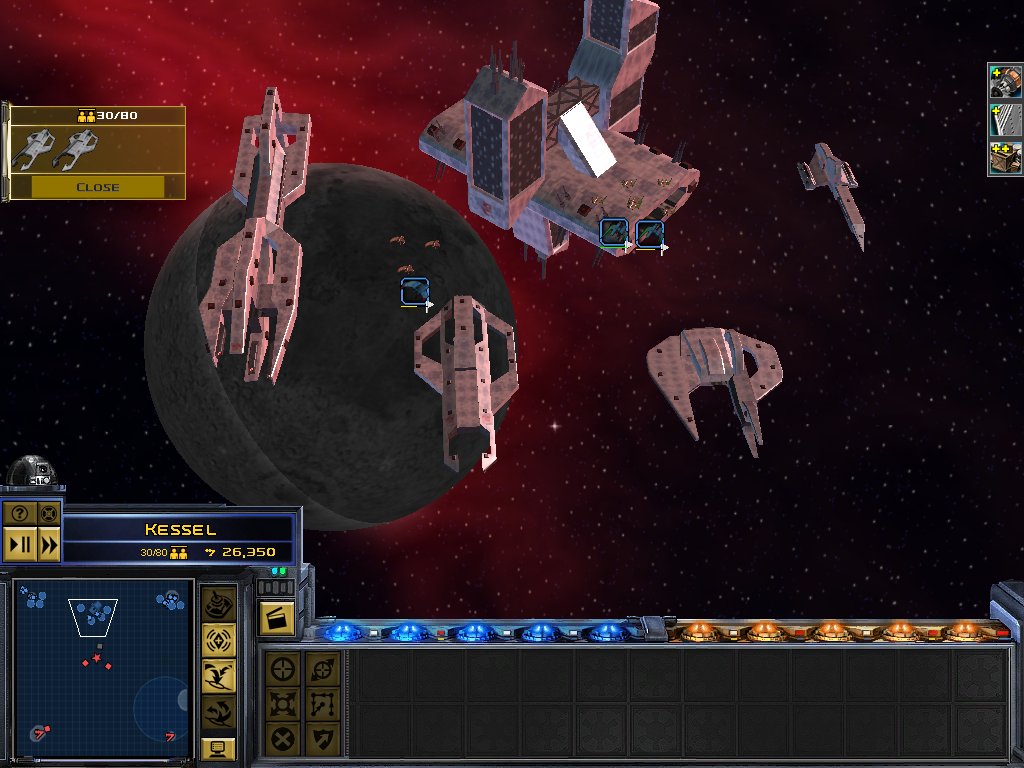Click the computer monitor button below the minimap
1024x768 pixels.
pos(218,748)
